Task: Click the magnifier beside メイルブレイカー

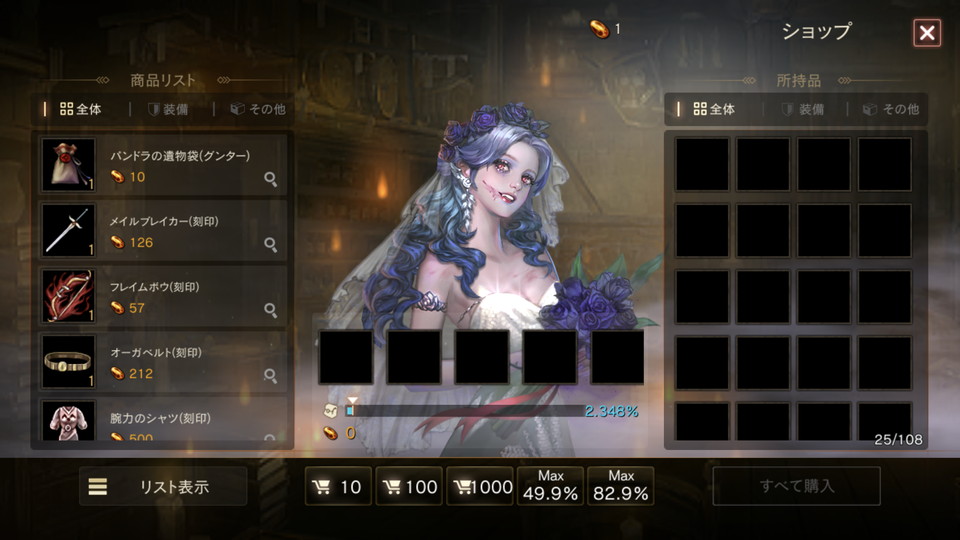Action: (270, 244)
